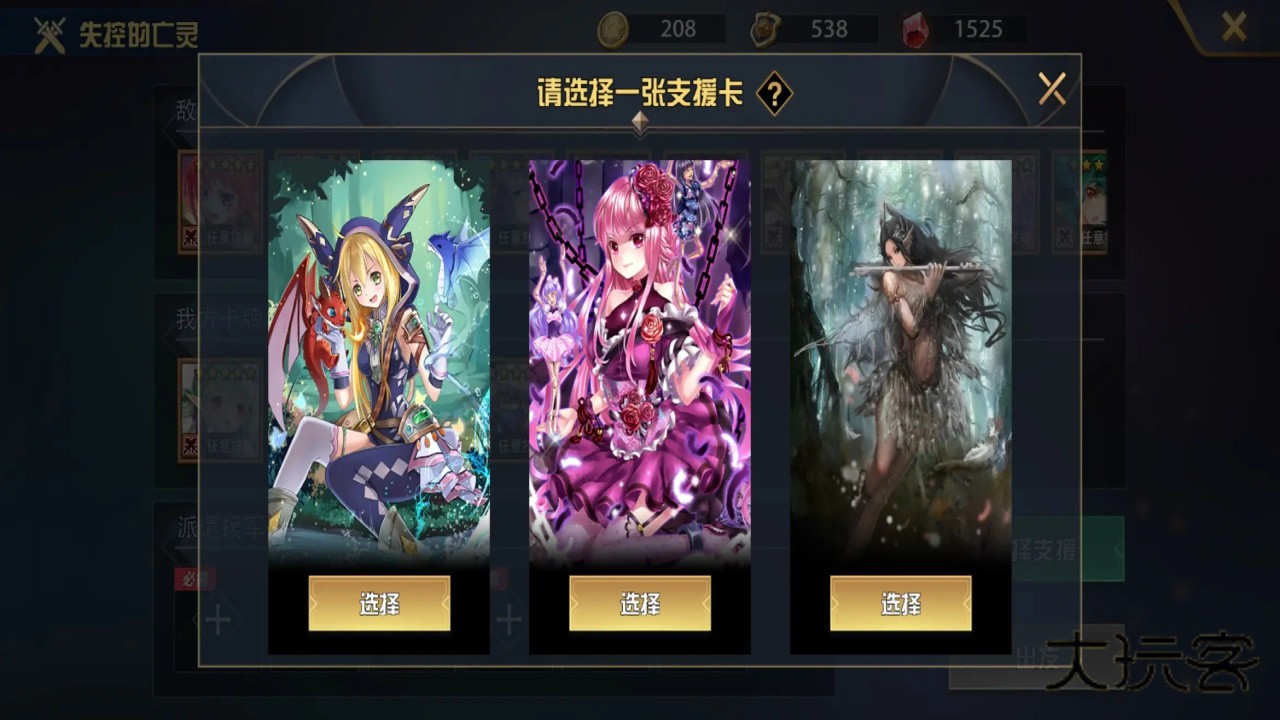The width and height of the screenshot is (1280, 720).
Task: Click the skull marker on the enemy card
Action: click(188, 236)
